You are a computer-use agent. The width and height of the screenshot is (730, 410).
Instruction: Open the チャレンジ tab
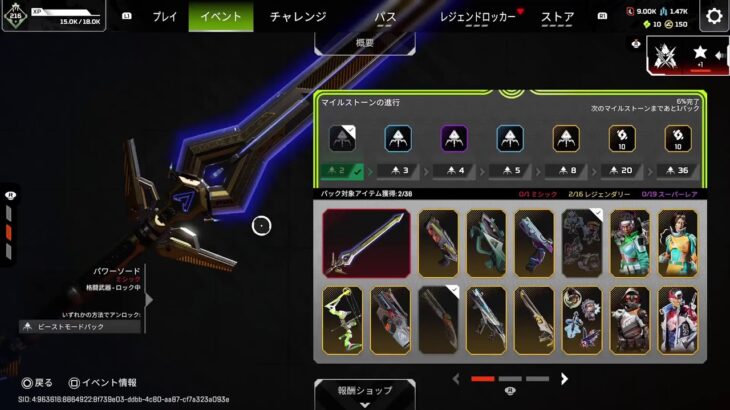click(298, 16)
